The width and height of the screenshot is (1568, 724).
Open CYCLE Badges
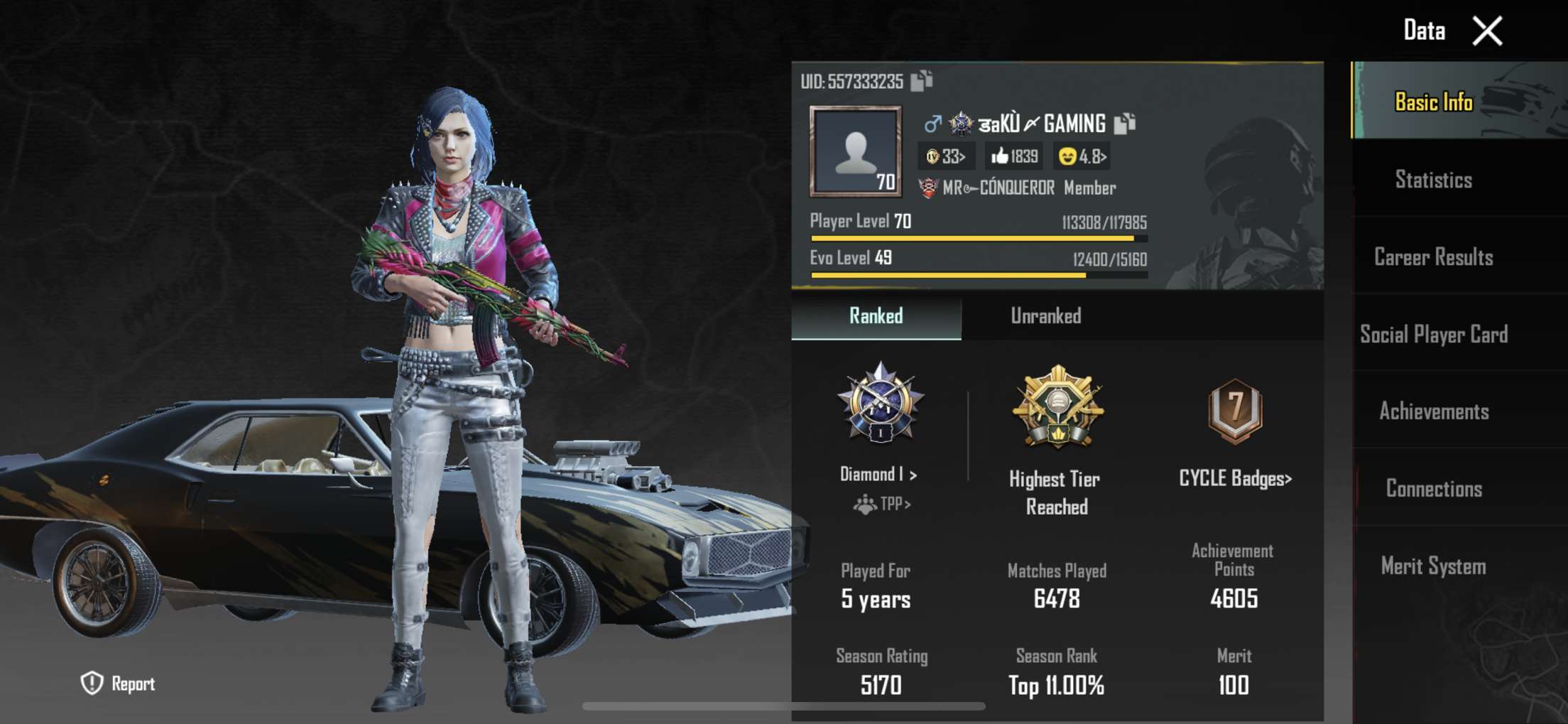1235,478
